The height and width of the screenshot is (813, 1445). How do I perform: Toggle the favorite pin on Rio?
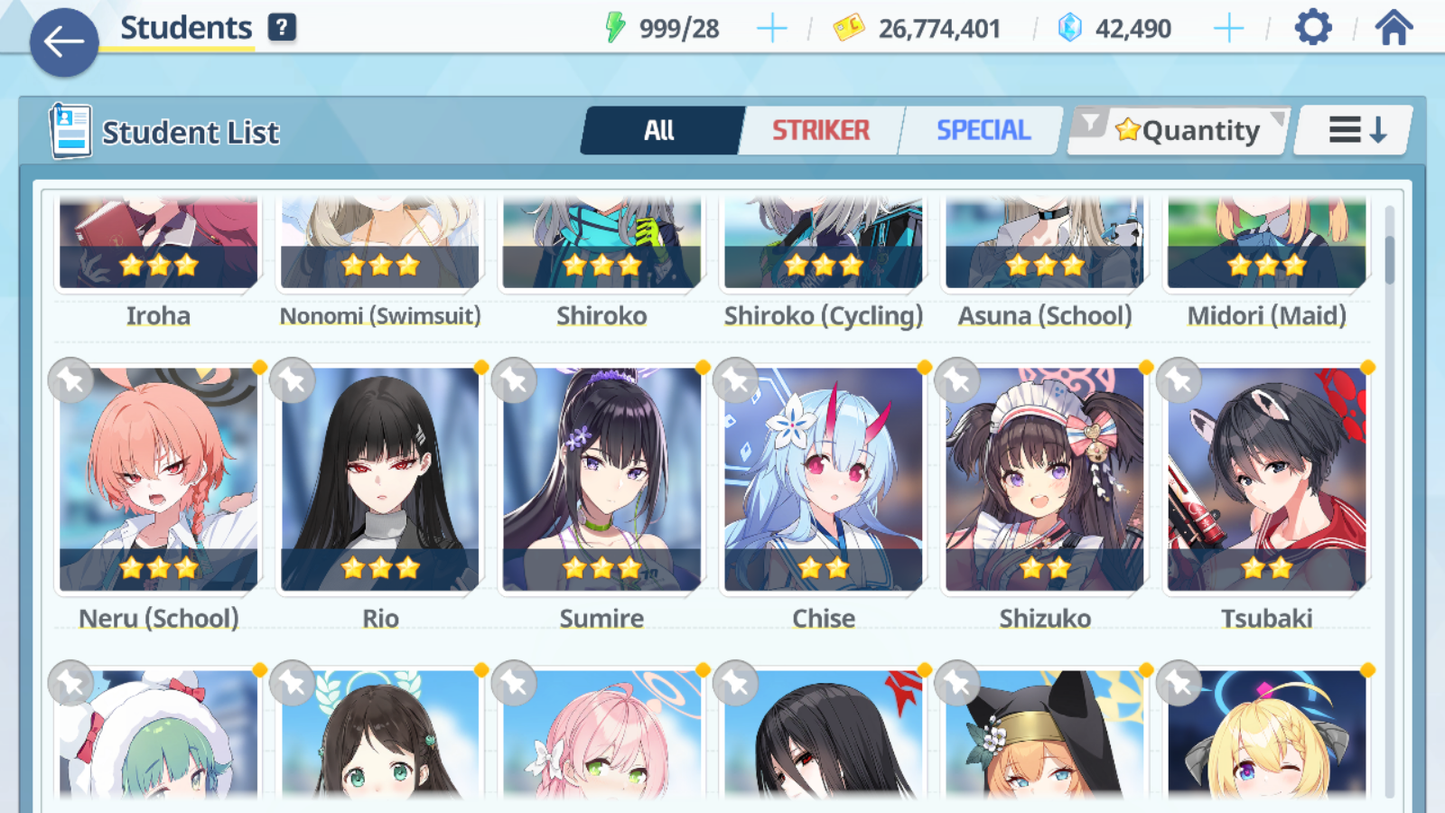click(292, 381)
